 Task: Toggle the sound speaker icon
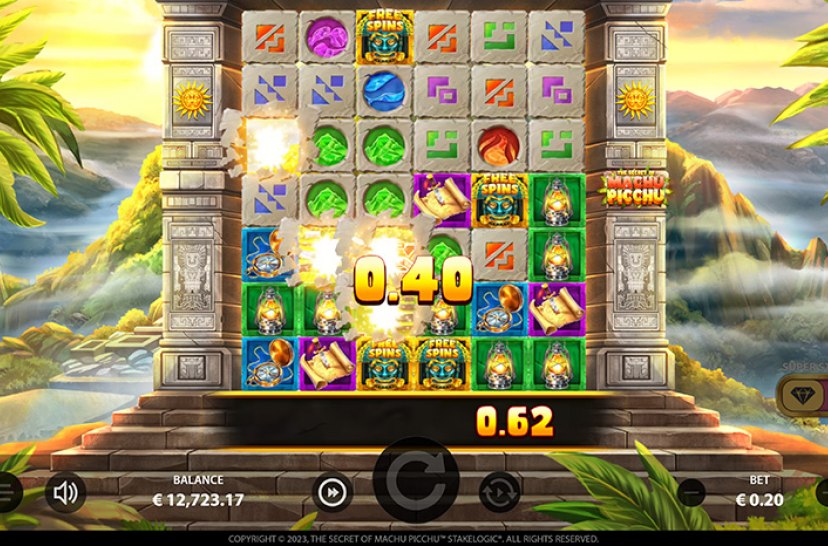66,492
